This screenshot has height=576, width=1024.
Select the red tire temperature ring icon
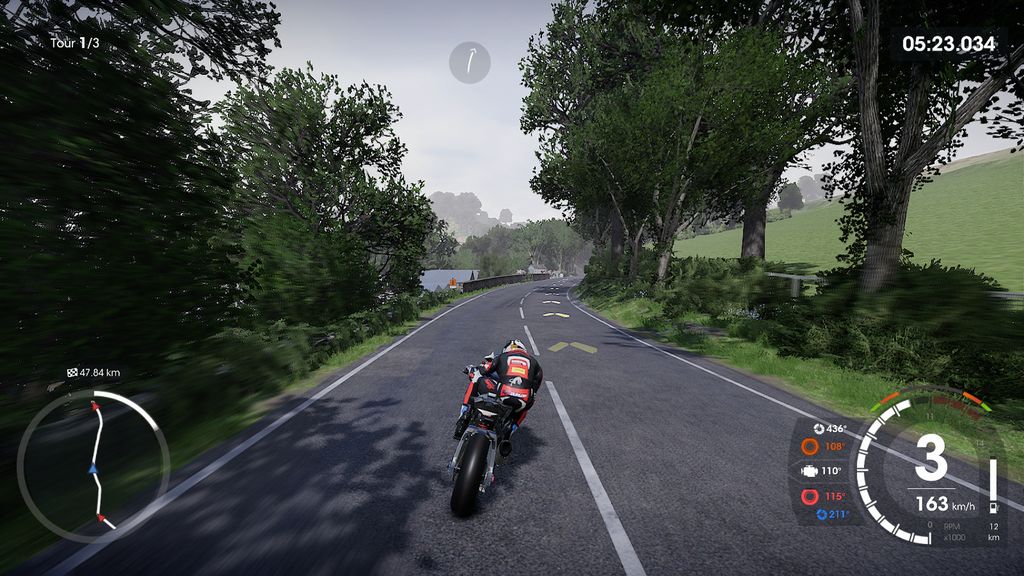point(808,496)
